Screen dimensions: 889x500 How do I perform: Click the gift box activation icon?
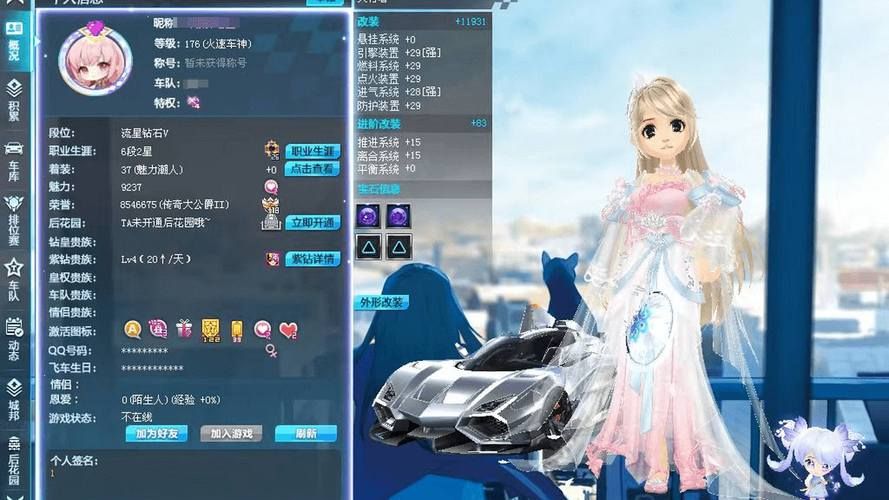[184, 329]
